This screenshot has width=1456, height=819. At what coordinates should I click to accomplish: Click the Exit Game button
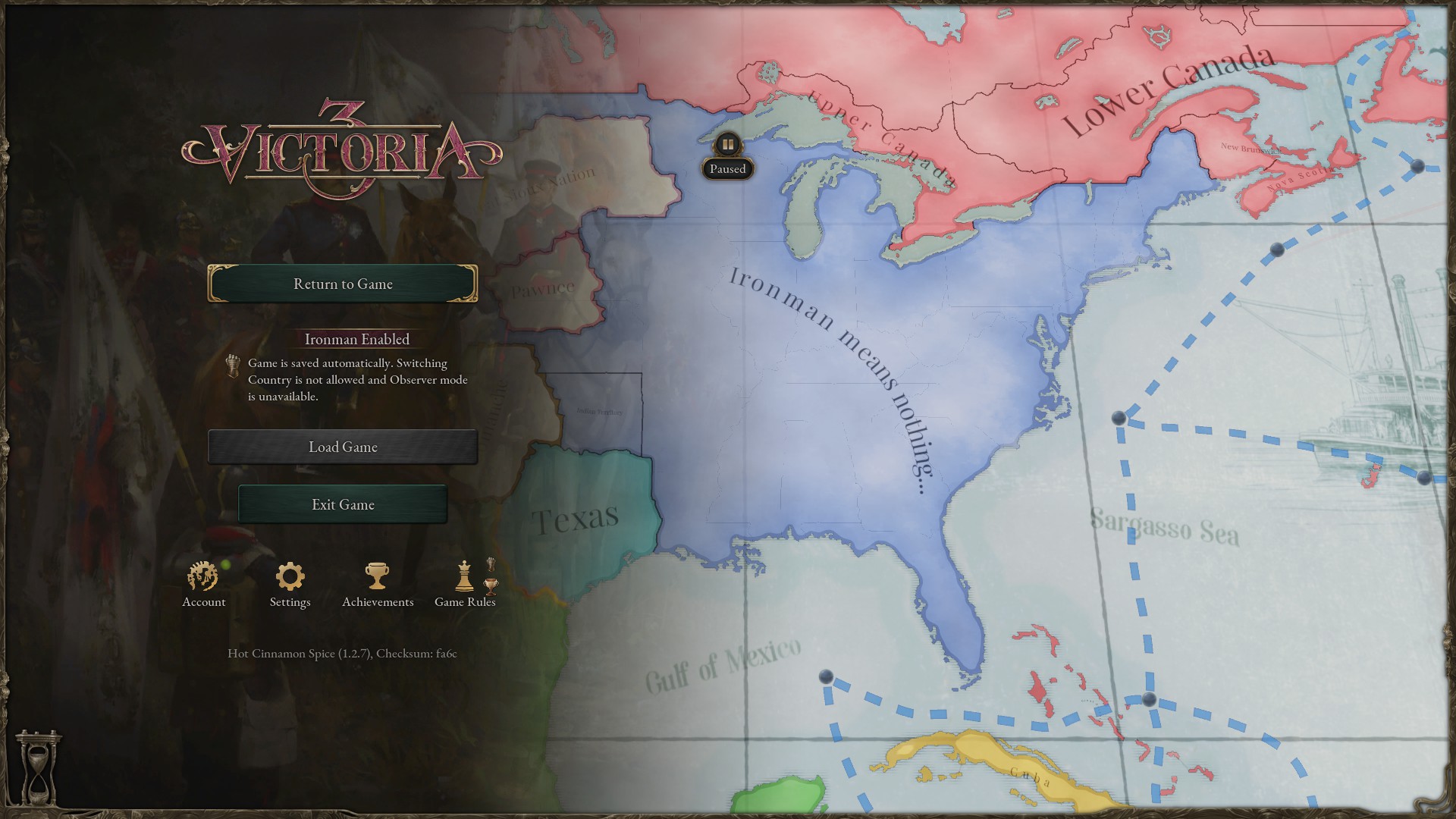[x=343, y=504]
